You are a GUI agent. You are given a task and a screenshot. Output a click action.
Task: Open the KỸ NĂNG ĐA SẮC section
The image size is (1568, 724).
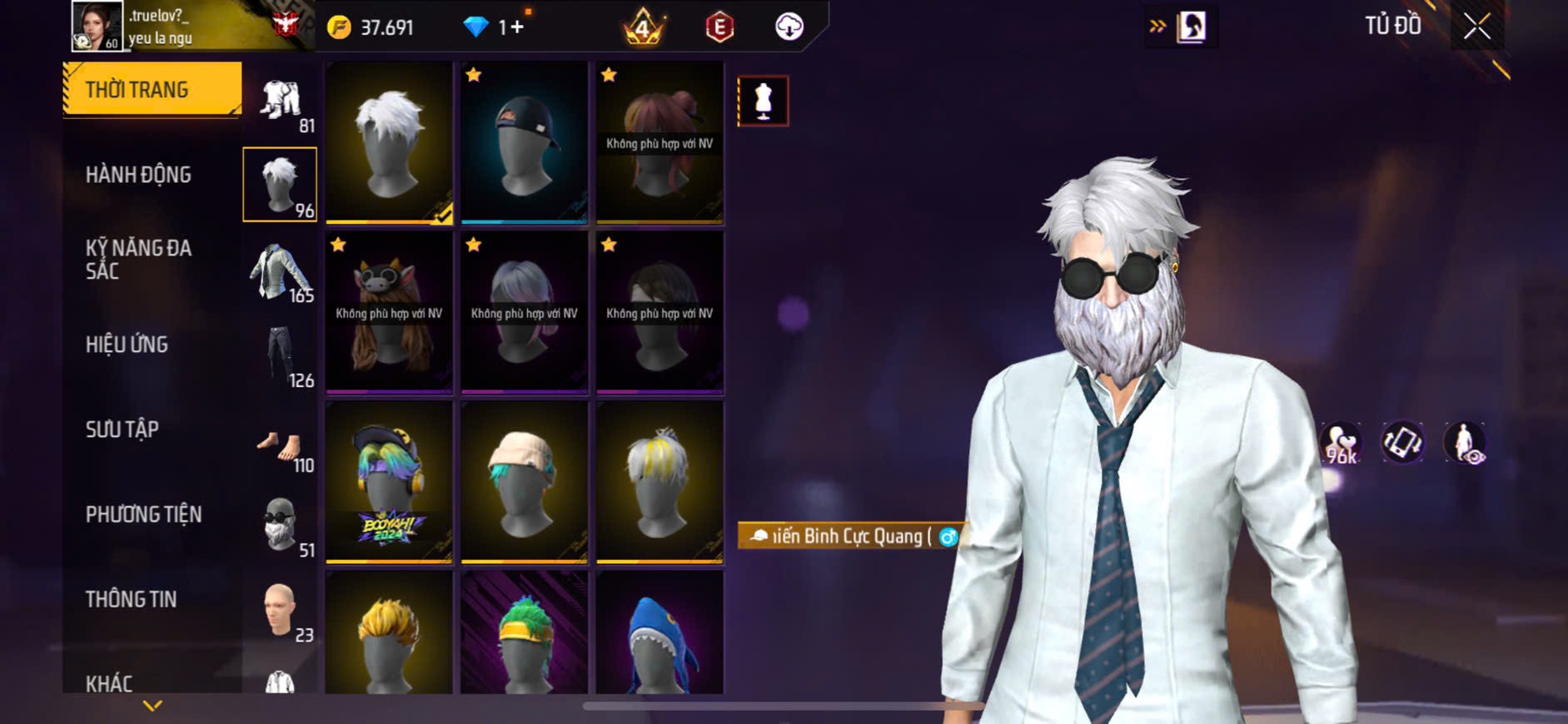tap(138, 259)
